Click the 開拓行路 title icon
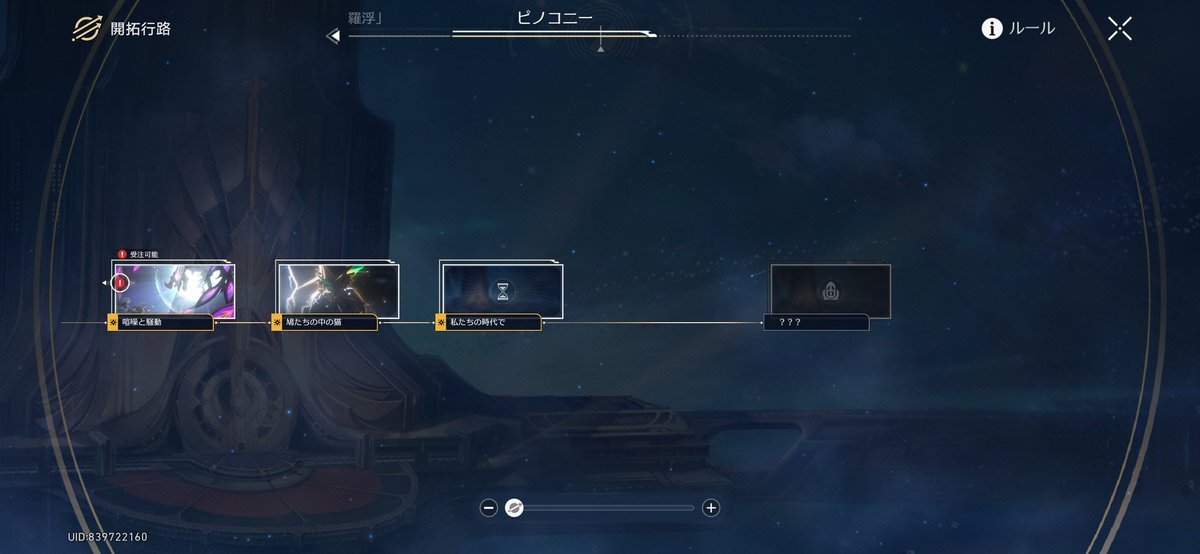This screenshot has width=1200, height=554. [85, 28]
